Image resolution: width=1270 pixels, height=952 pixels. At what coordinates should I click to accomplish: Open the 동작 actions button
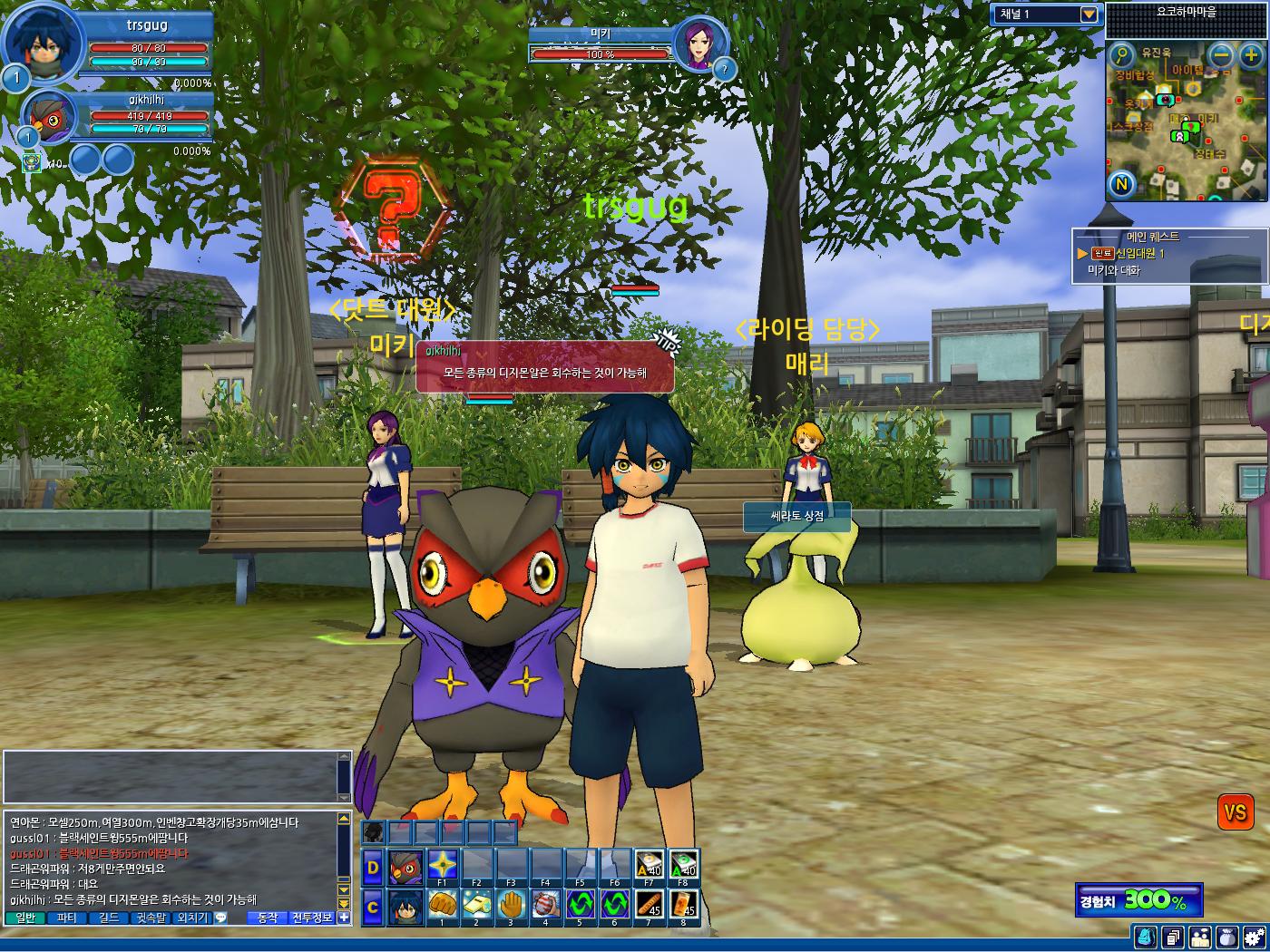click(x=268, y=918)
